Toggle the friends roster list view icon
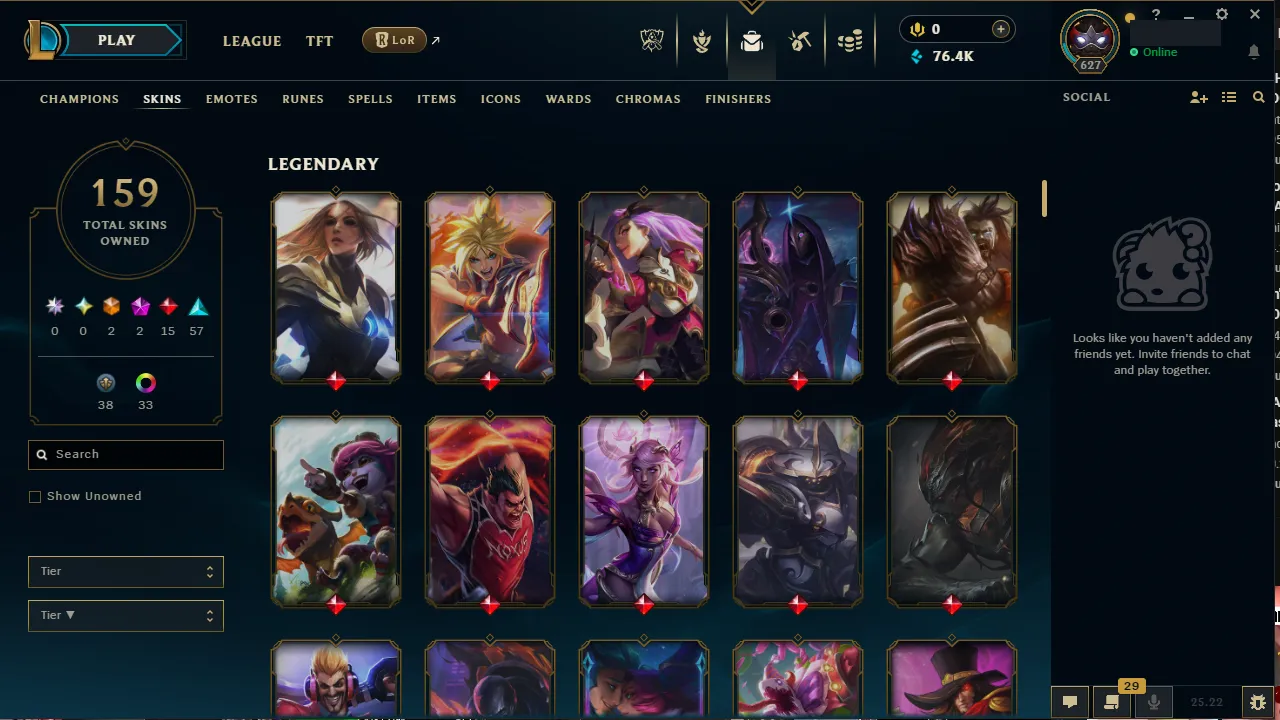Screen dimensions: 1280x720 tap(1229, 97)
